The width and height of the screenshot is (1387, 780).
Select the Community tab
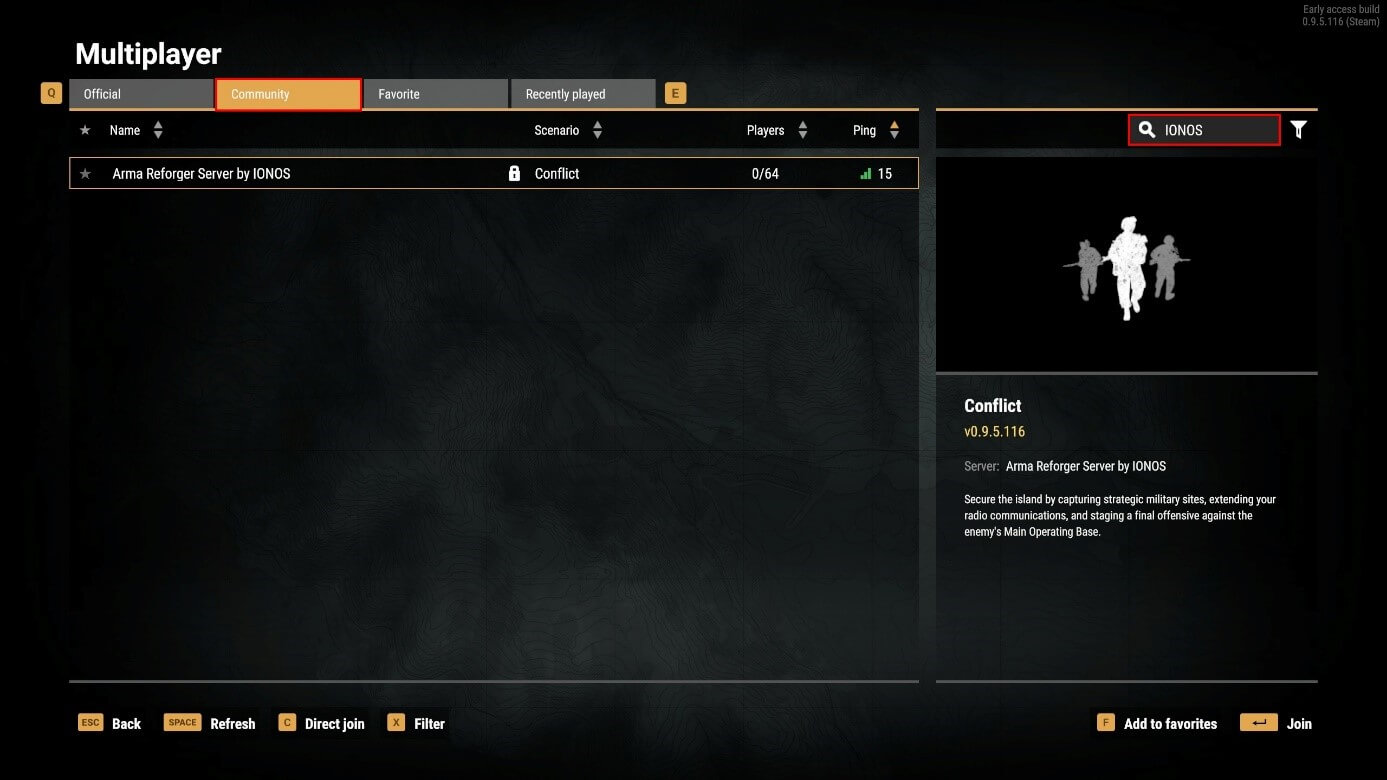click(x=288, y=94)
